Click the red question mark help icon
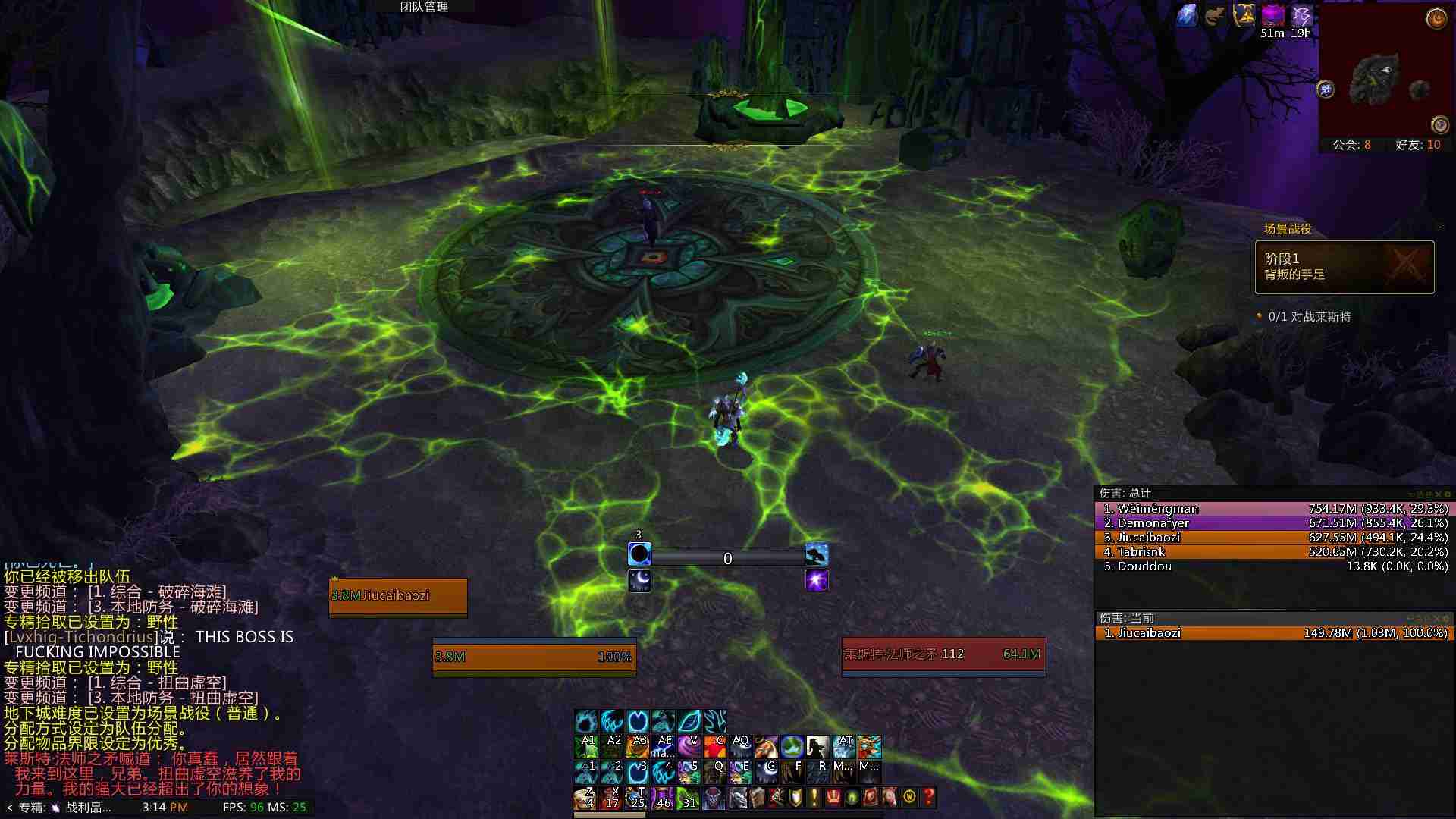Image resolution: width=1456 pixels, height=819 pixels. 928,797
